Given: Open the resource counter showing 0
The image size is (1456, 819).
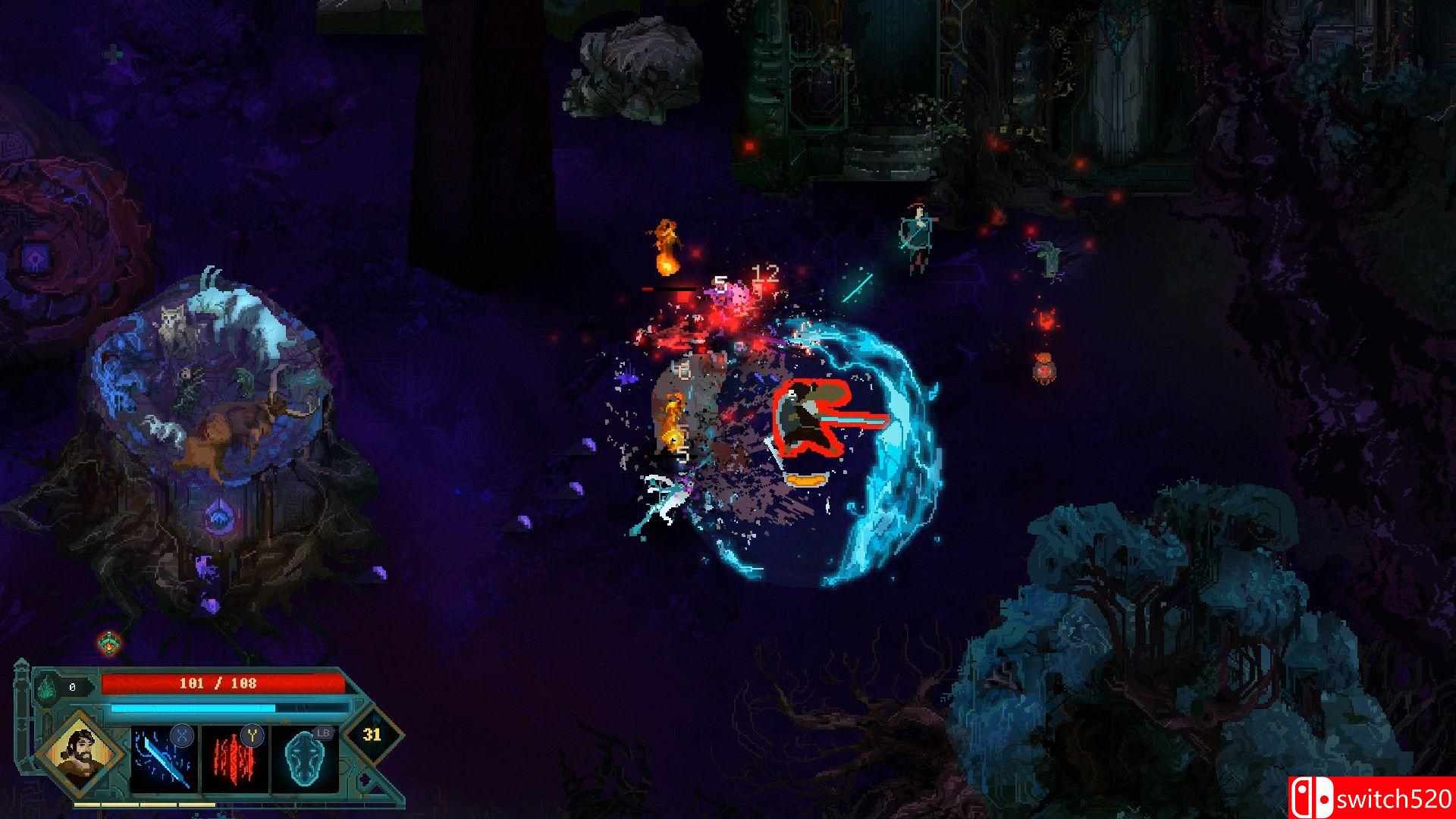Looking at the screenshot, I should (x=72, y=686).
